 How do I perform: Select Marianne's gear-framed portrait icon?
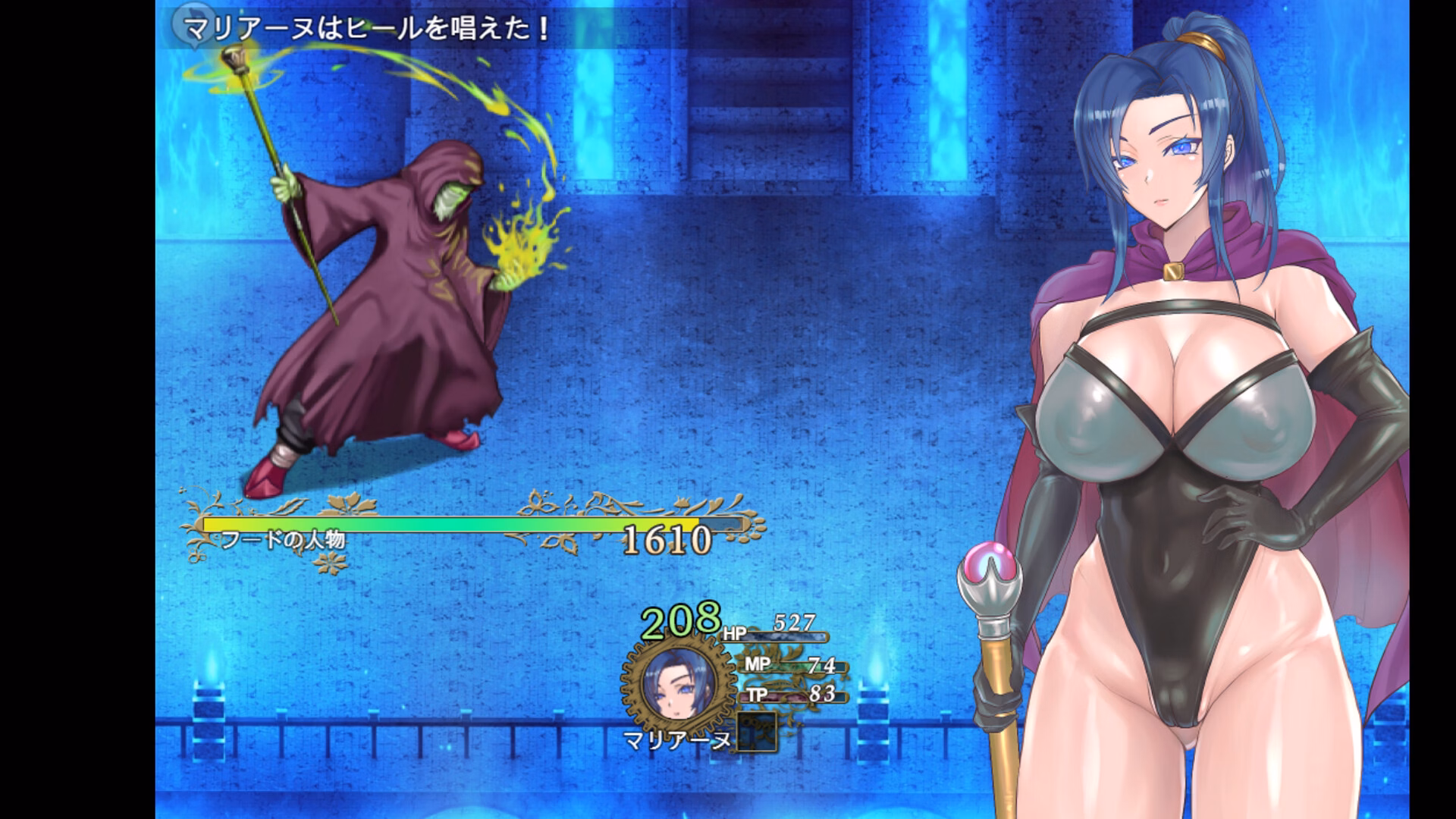tap(677, 684)
